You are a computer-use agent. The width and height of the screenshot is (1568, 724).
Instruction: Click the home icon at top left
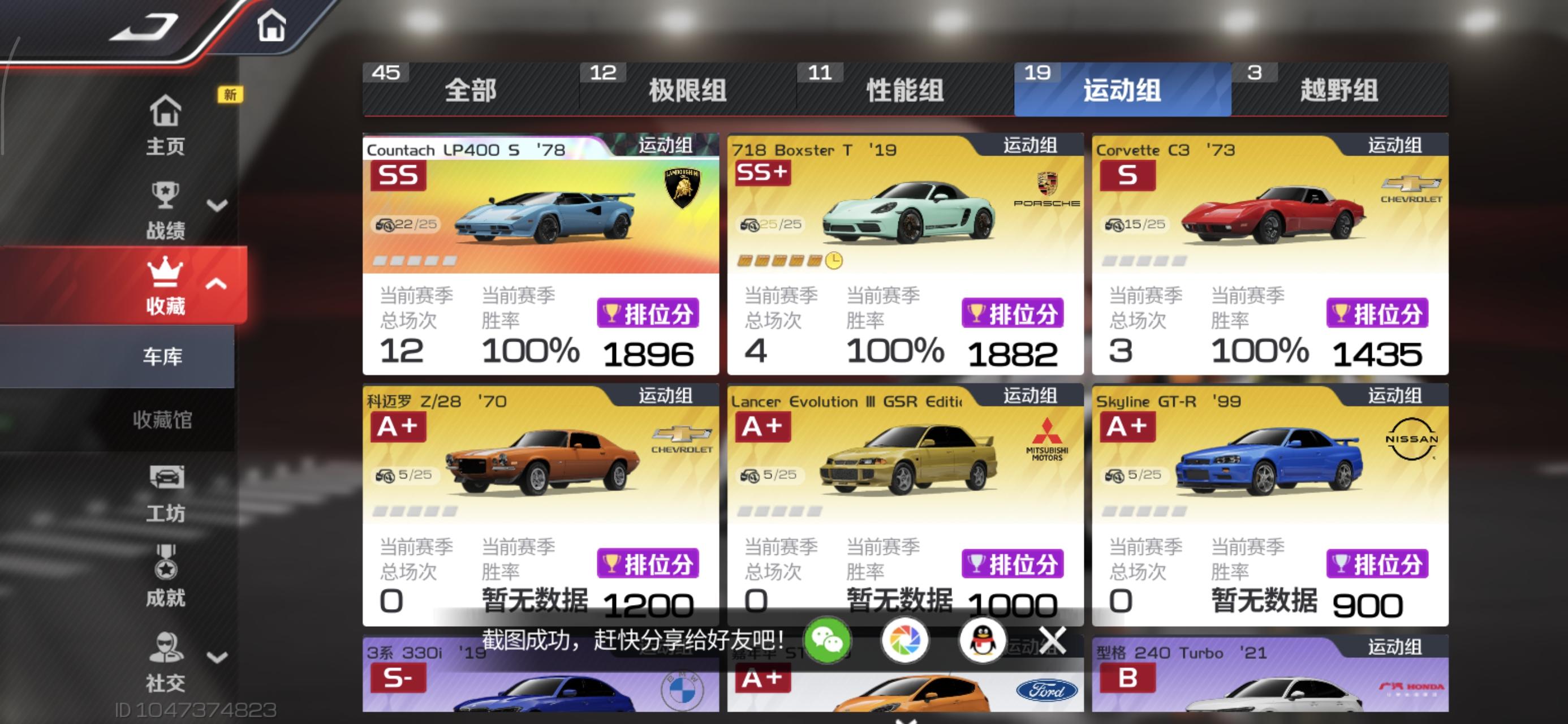[273, 25]
